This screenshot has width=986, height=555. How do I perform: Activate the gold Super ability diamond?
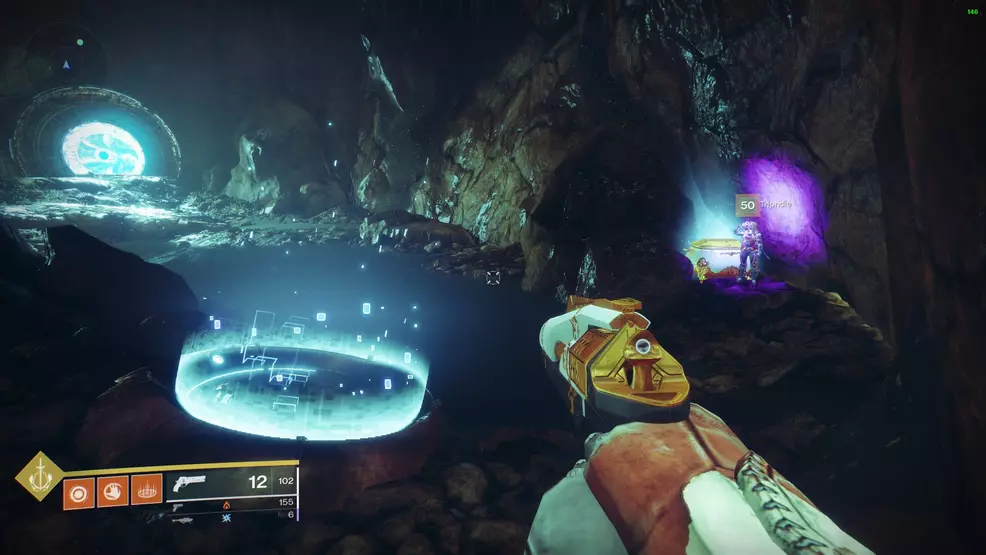click(x=39, y=476)
